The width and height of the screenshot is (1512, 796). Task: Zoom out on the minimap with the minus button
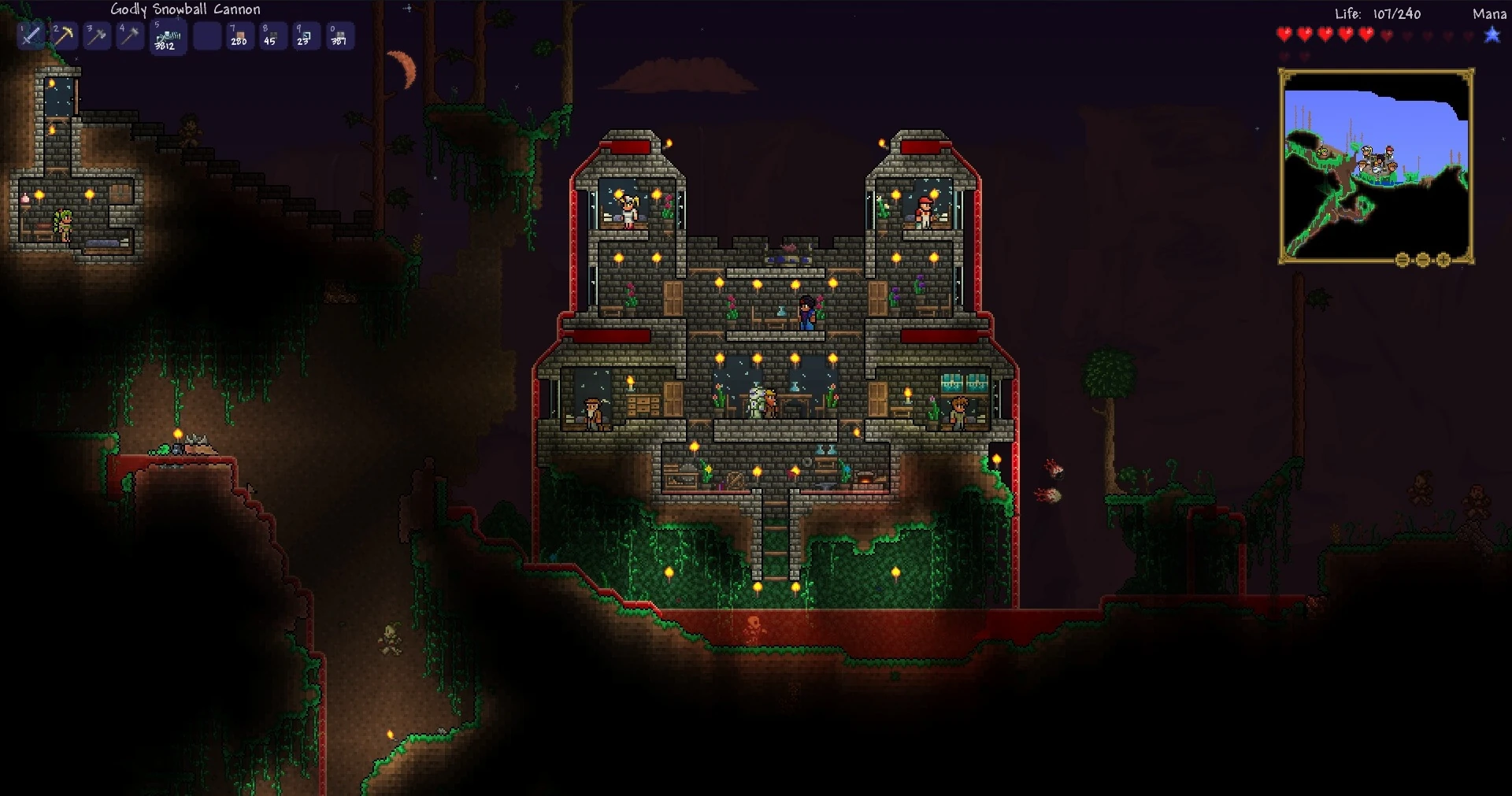[x=1422, y=258]
